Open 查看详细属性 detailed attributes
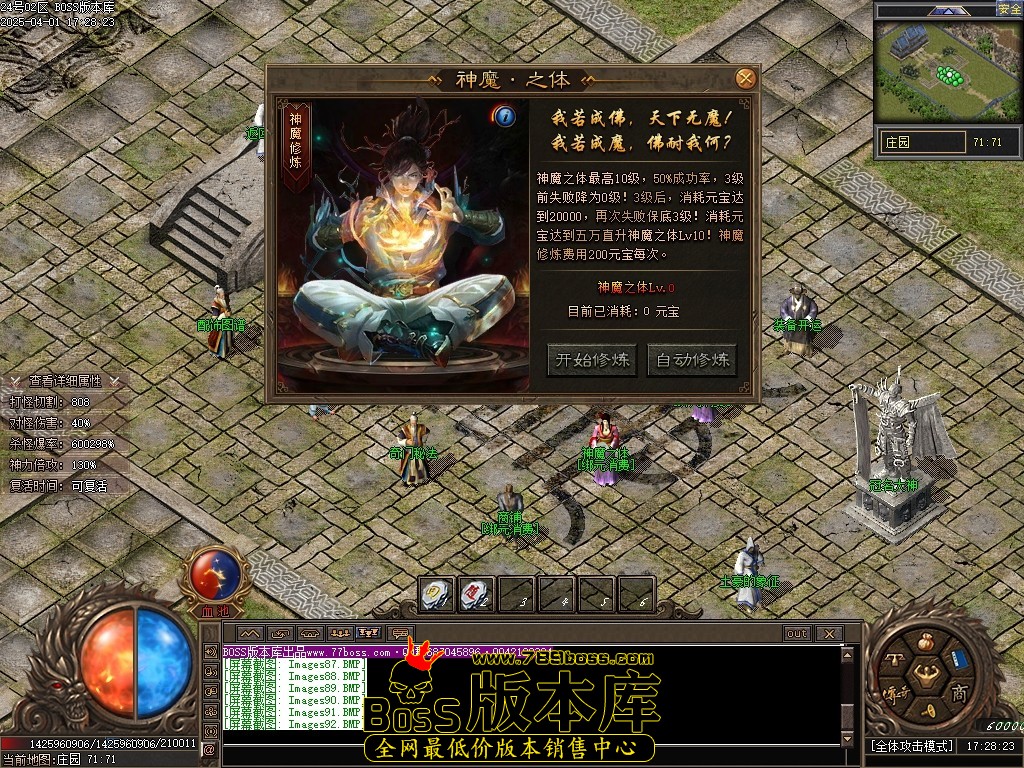 point(65,381)
